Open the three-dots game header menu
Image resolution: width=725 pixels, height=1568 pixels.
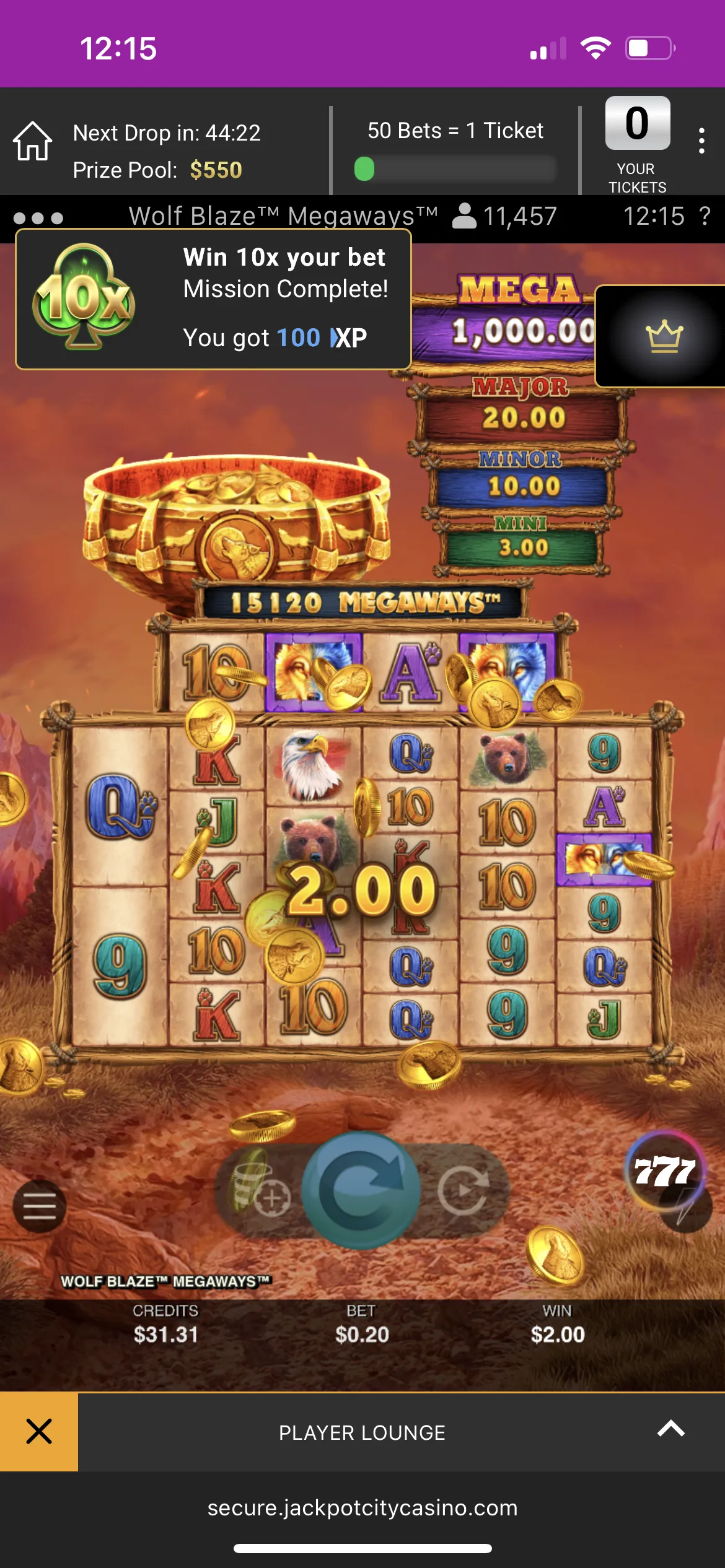[x=38, y=218]
